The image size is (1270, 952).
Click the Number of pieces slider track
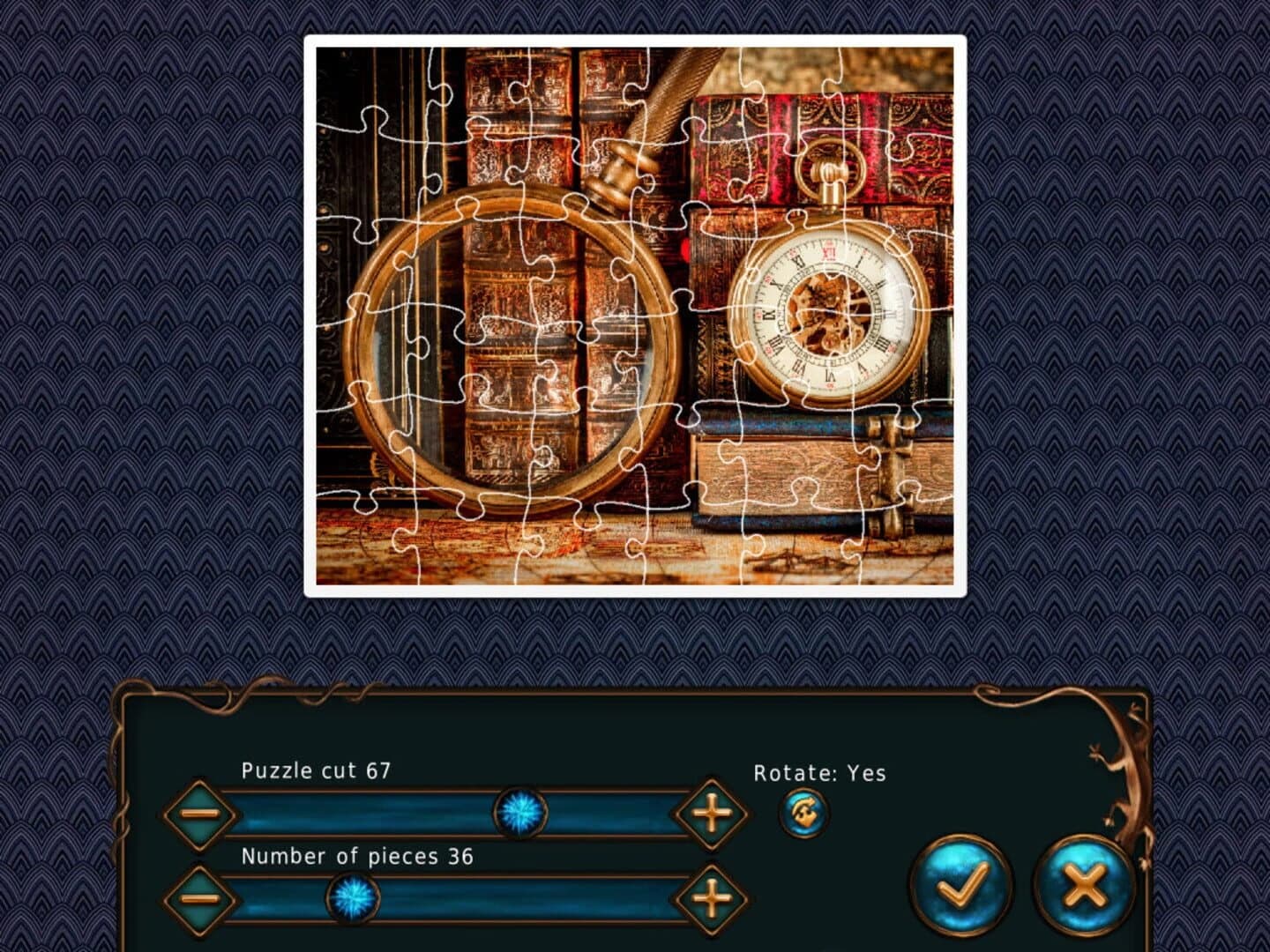click(x=529, y=901)
